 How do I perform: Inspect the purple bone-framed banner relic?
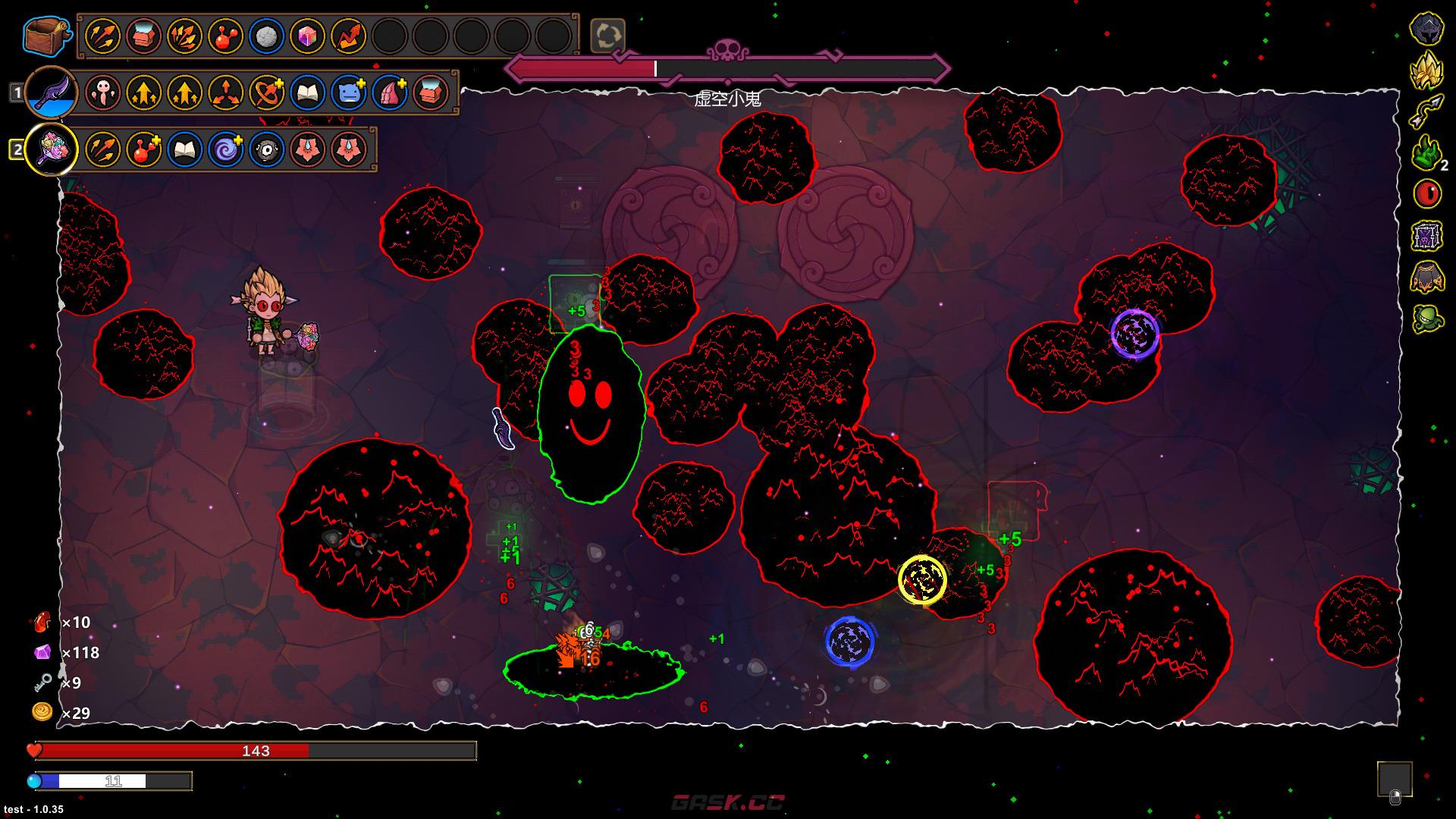coord(1426,237)
